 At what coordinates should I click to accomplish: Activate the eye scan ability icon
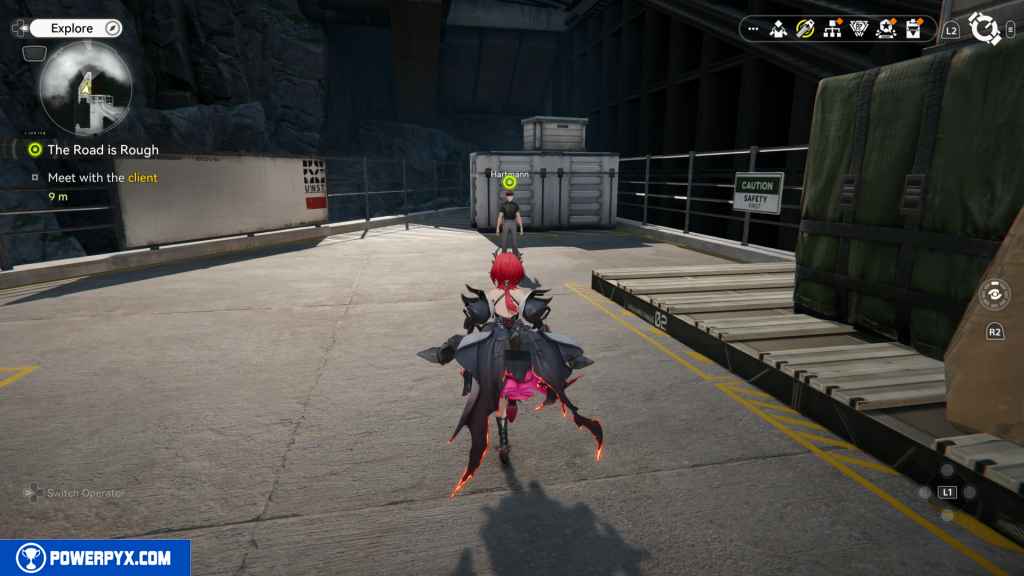(x=994, y=295)
